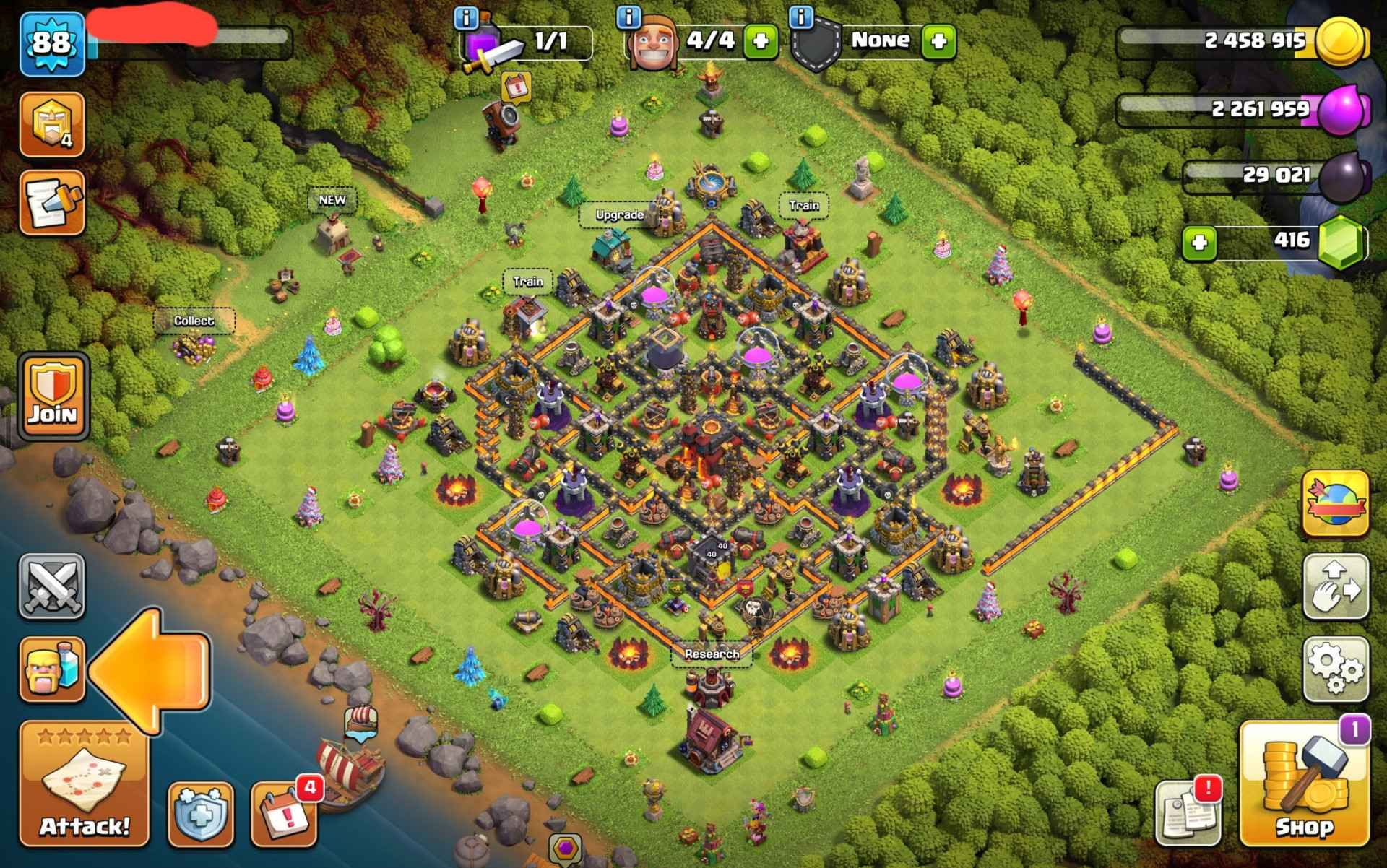Open the calendar events button
This screenshot has height=868, width=1387.
(x=284, y=815)
